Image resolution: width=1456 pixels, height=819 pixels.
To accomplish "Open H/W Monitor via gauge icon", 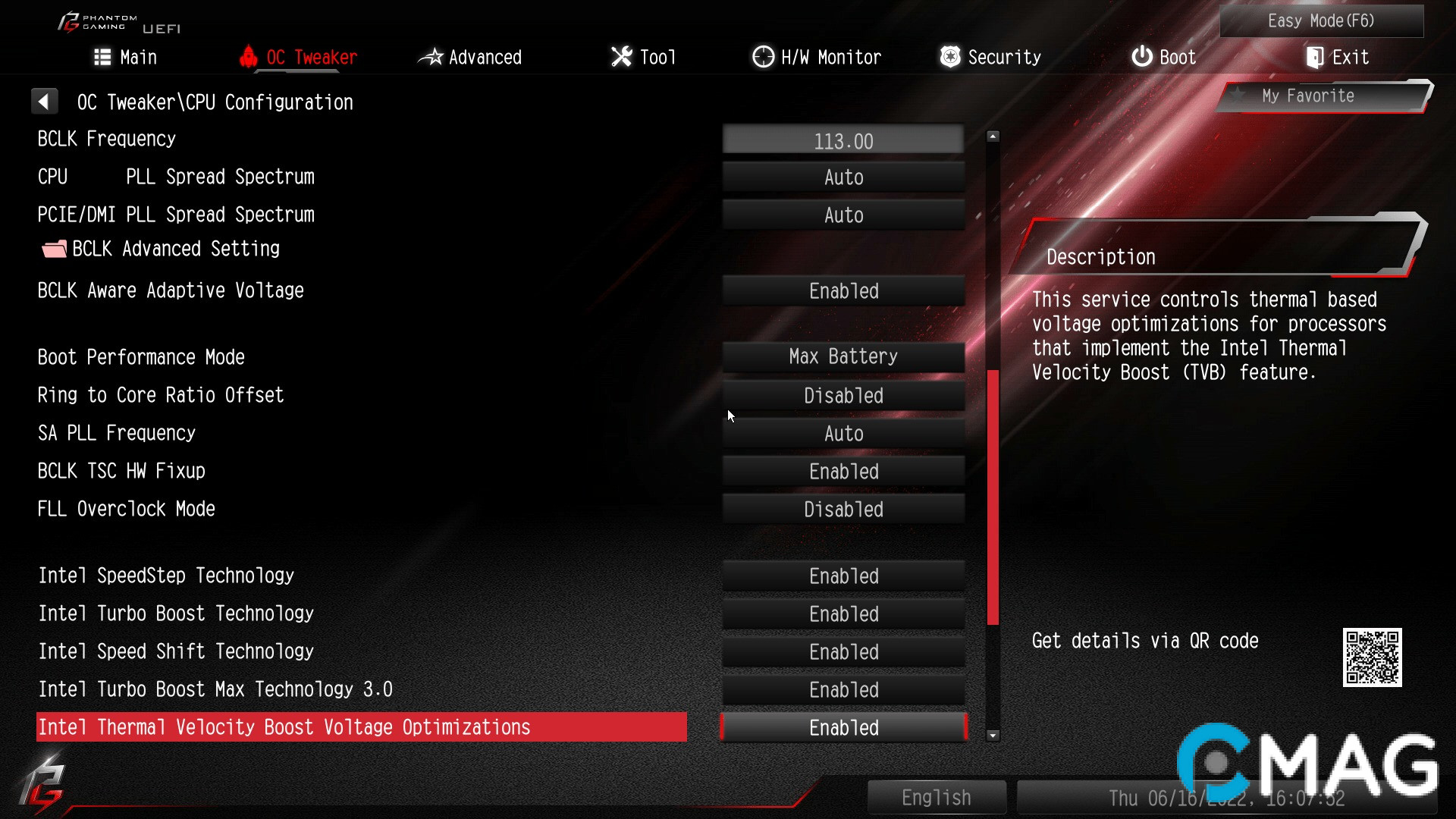I will tap(762, 56).
